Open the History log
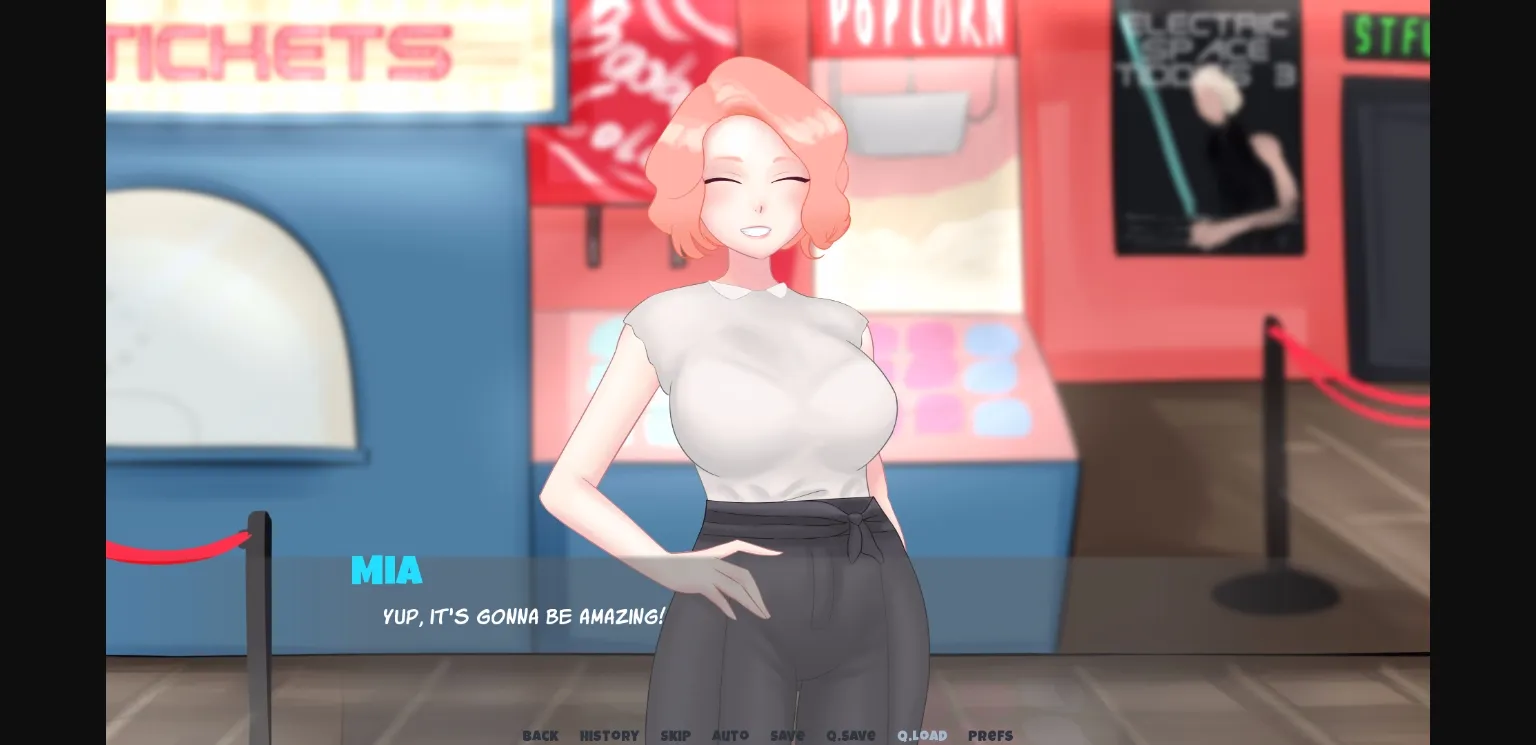The image size is (1536, 745). point(609,735)
